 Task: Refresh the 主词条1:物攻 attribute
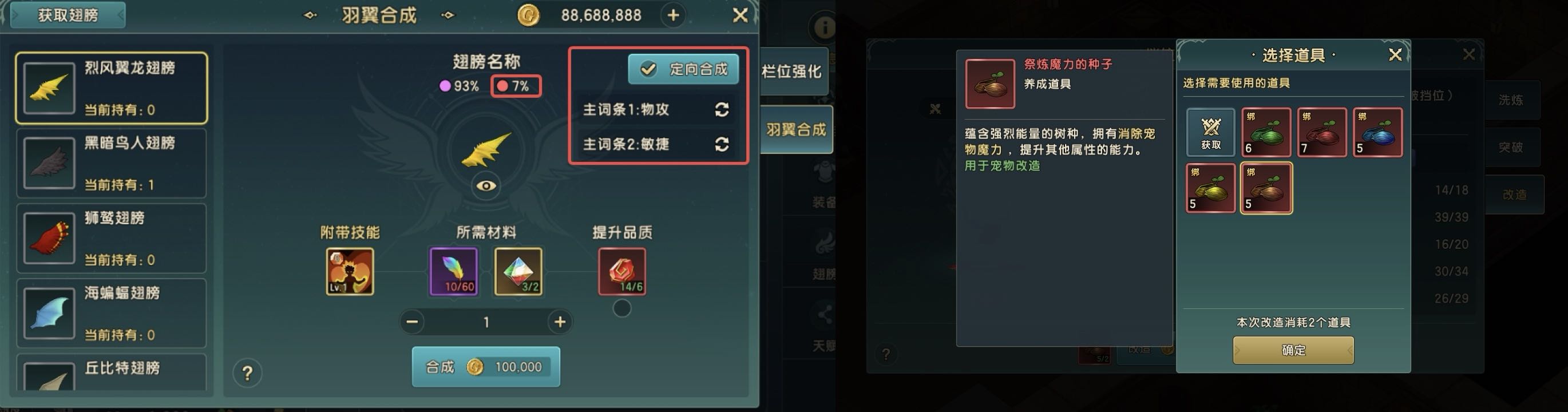(x=722, y=110)
